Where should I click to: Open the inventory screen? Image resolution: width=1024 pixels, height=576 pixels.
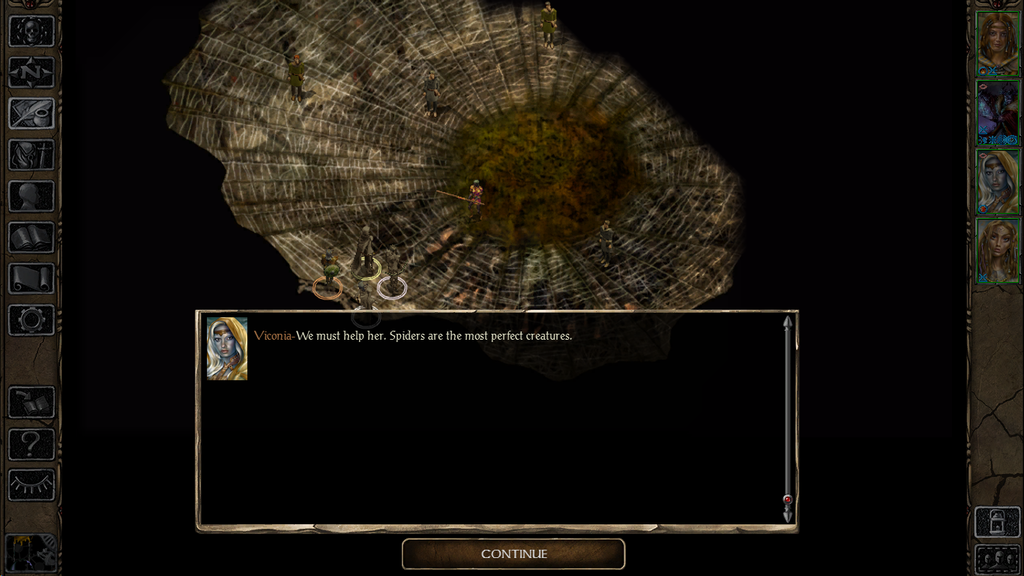pyautogui.click(x=31, y=155)
